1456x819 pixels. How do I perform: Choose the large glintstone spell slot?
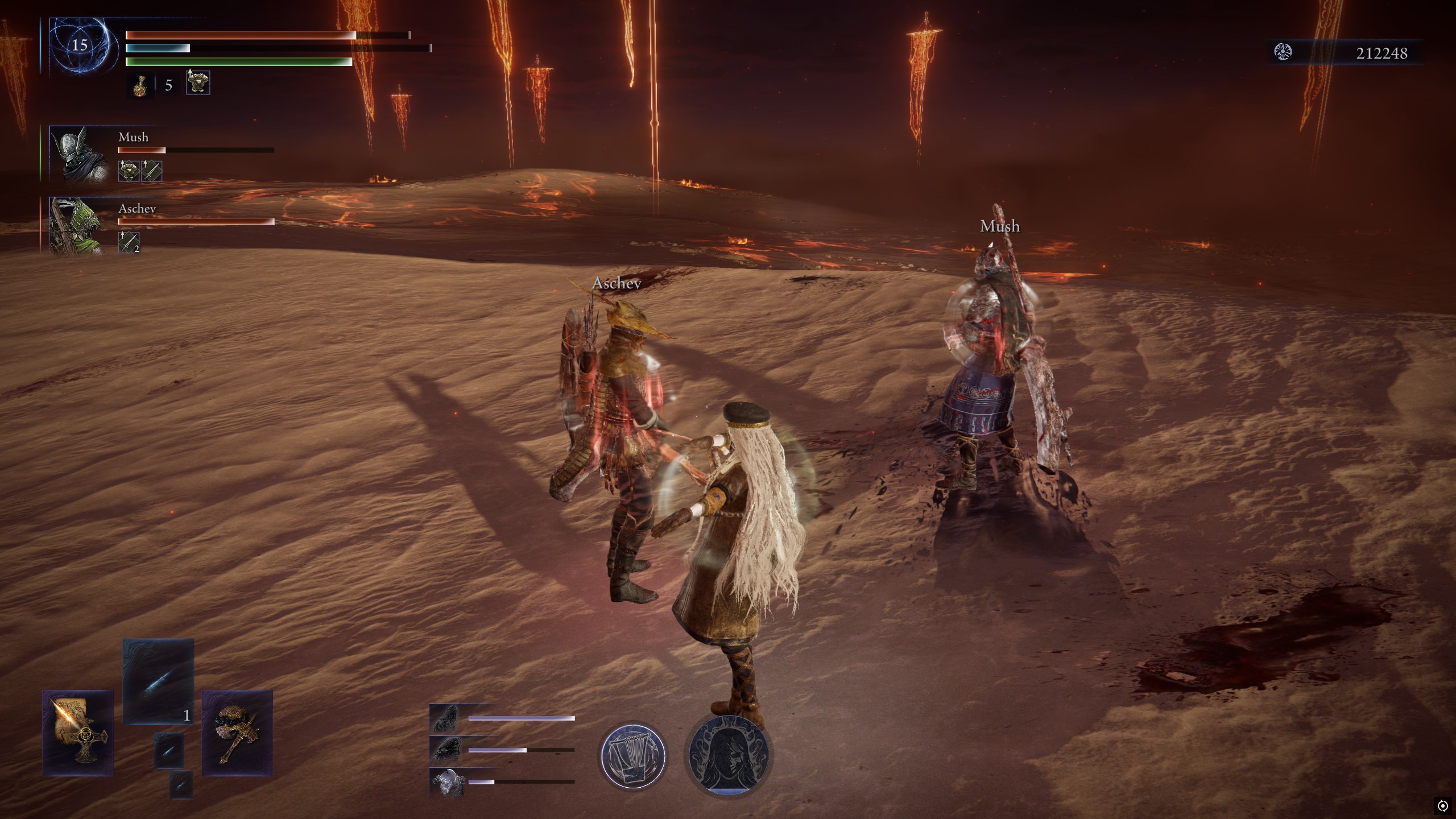[x=159, y=681]
